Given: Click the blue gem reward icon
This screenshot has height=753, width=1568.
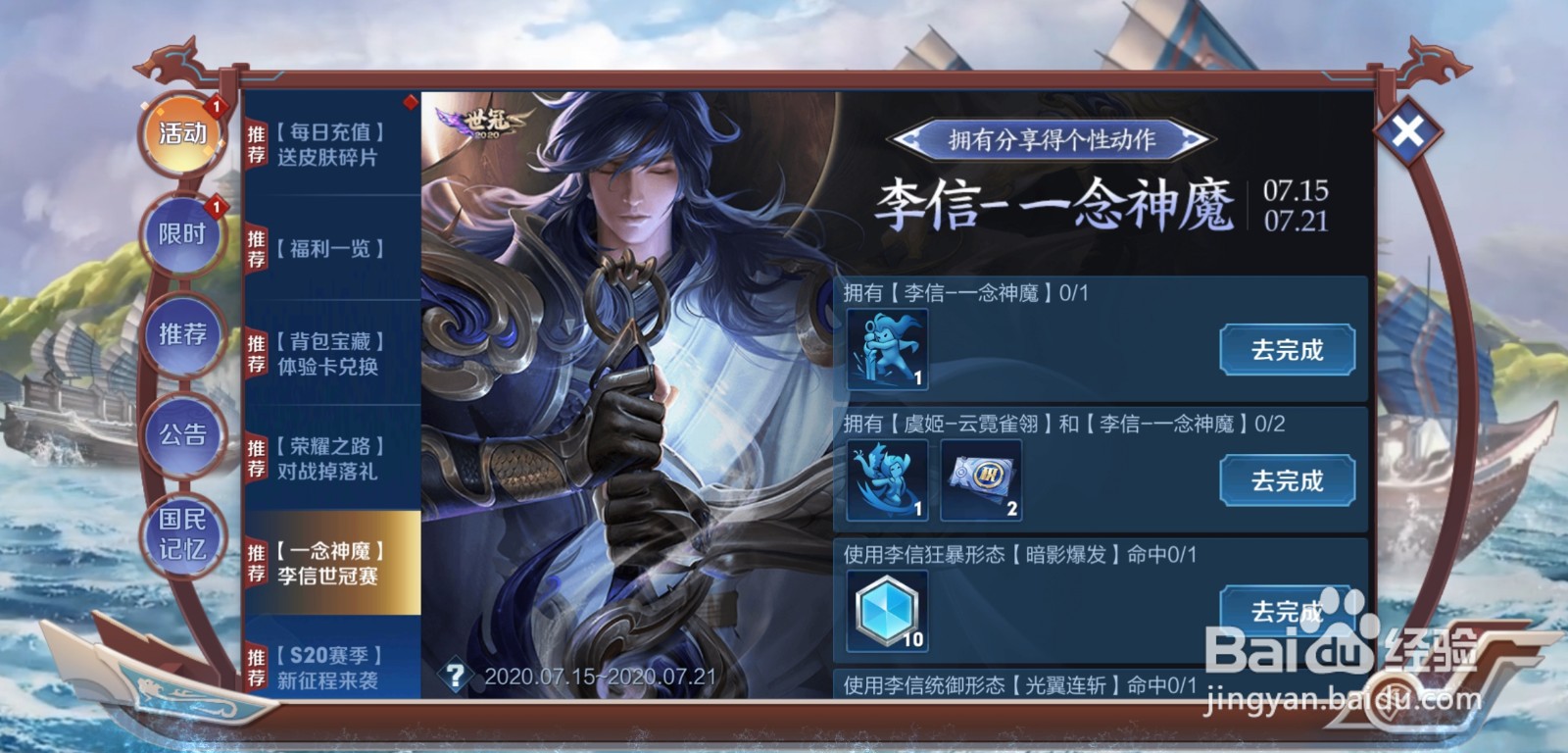Looking at the screenshot, I should [887, 611].
